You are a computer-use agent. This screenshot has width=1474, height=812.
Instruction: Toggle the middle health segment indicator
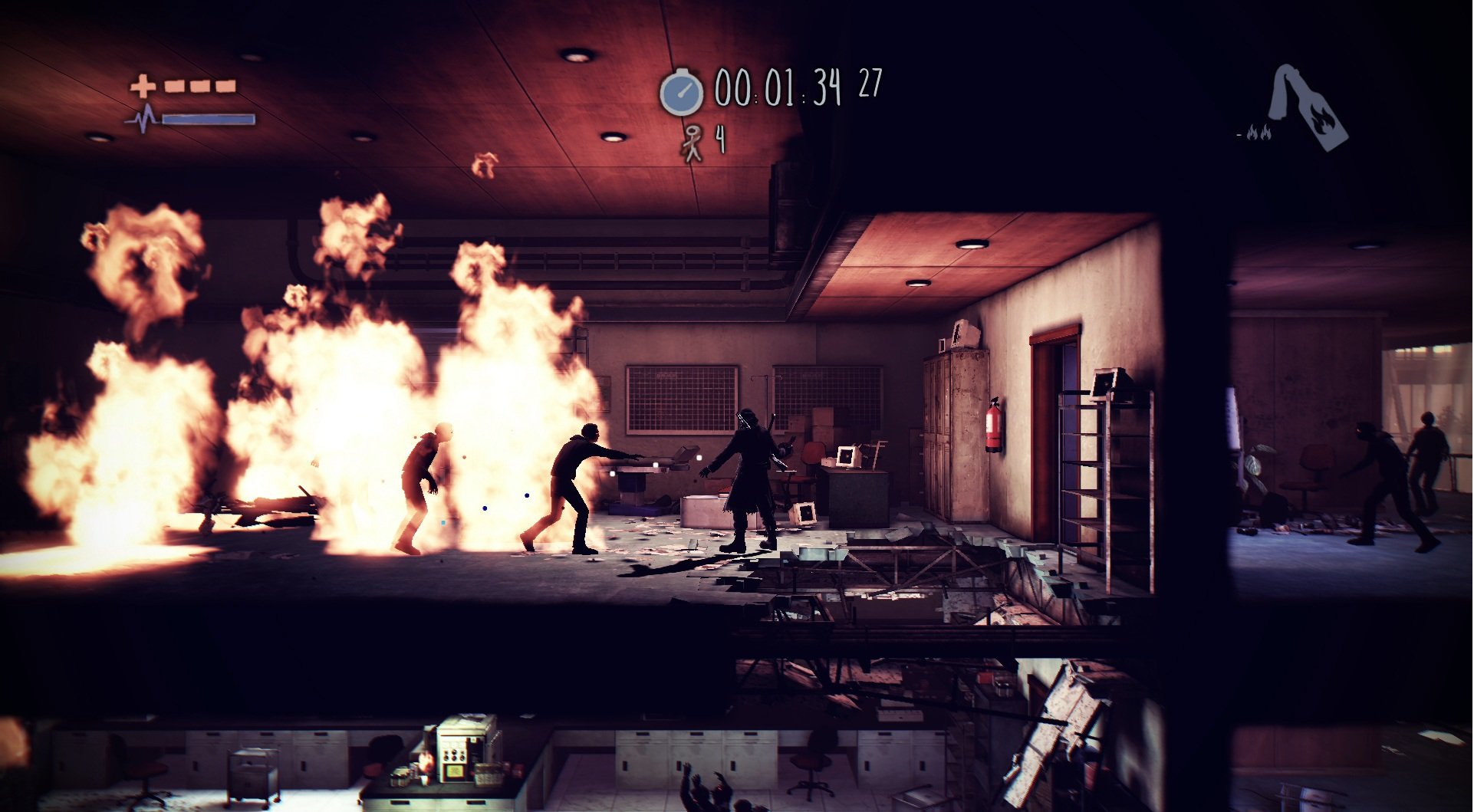(199, 86)
